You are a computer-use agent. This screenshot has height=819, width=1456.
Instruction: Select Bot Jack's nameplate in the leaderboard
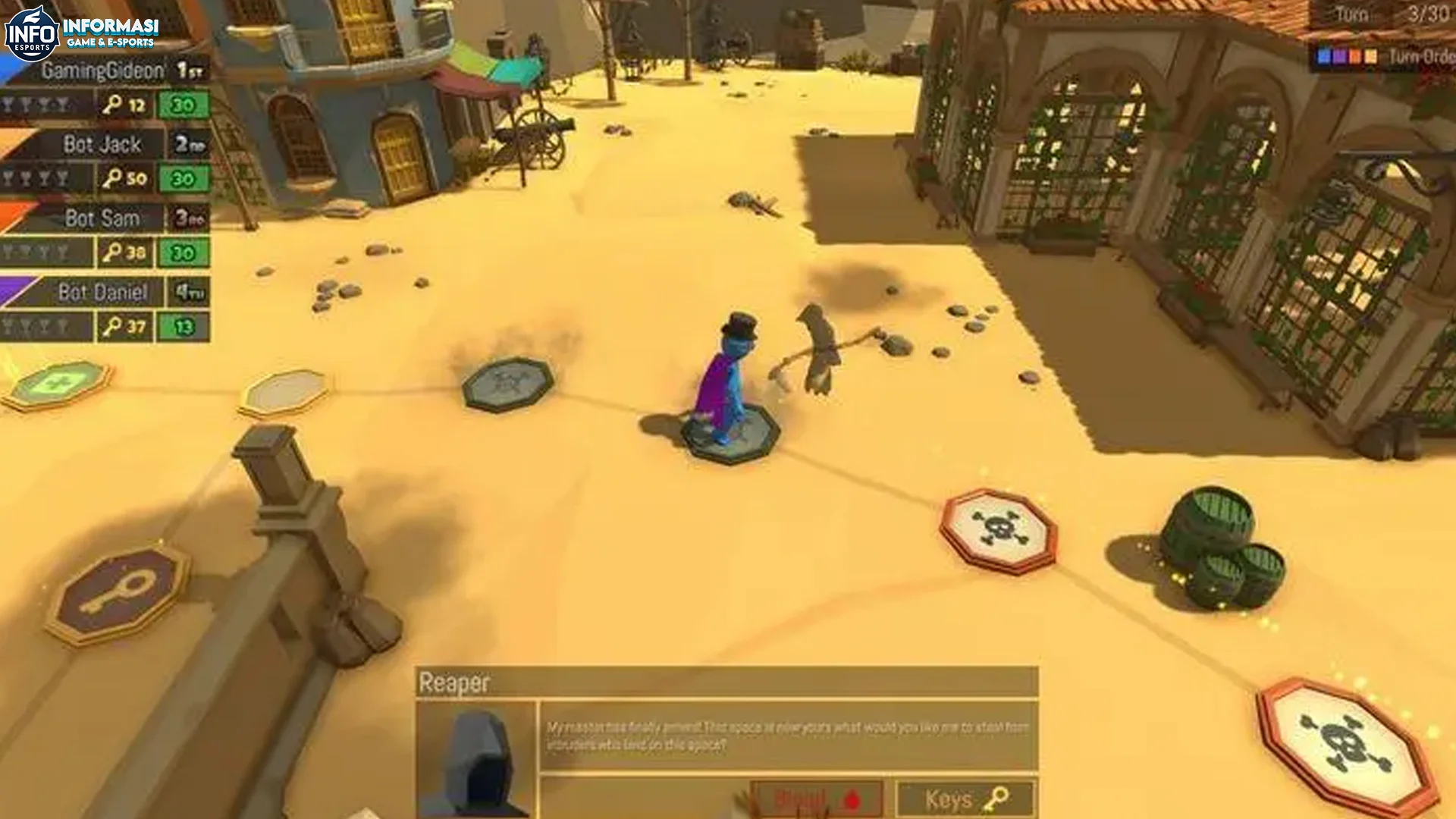pyautogui.click(x=100, y=144)
